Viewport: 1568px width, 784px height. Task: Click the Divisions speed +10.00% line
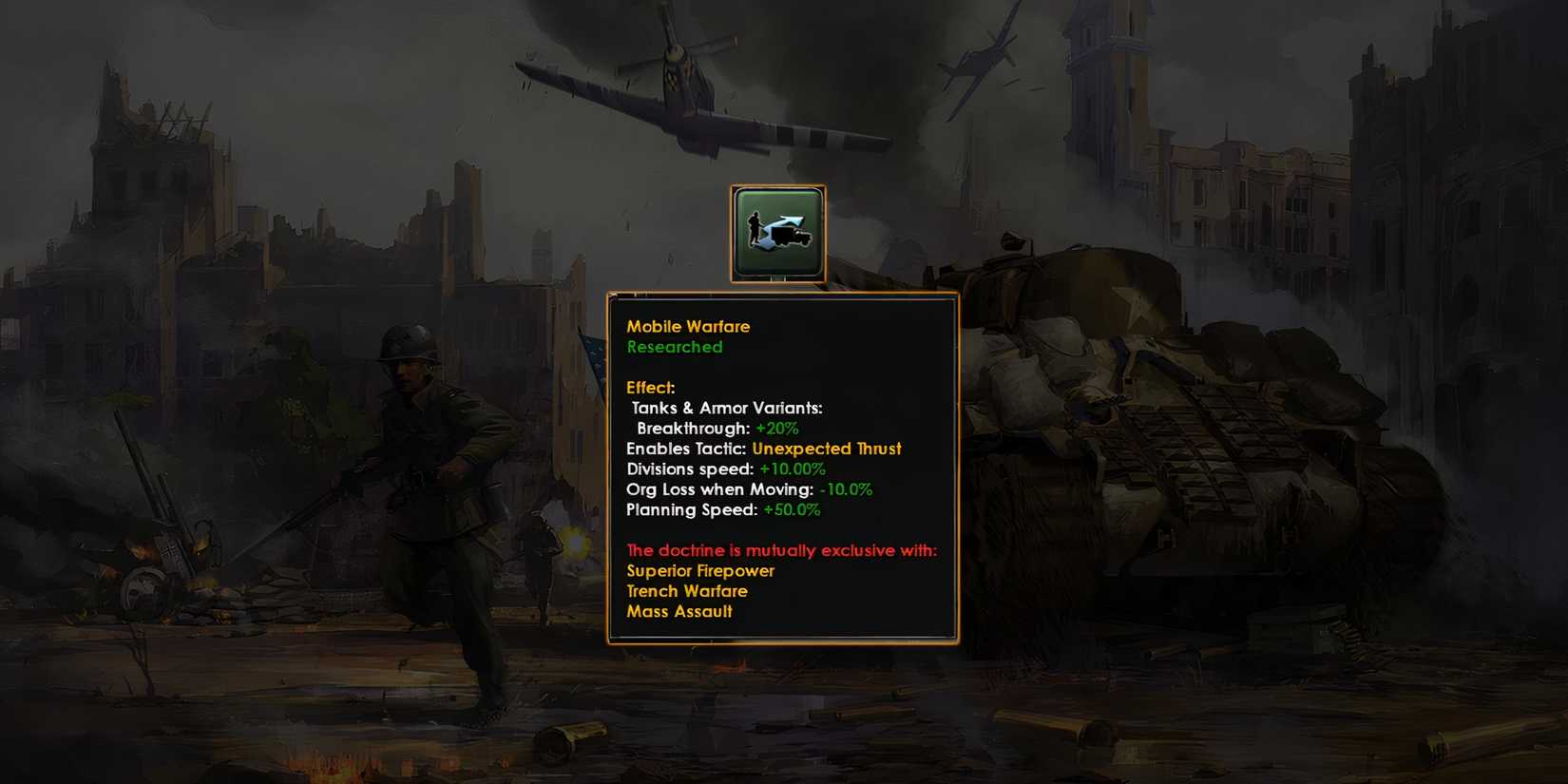724,468
